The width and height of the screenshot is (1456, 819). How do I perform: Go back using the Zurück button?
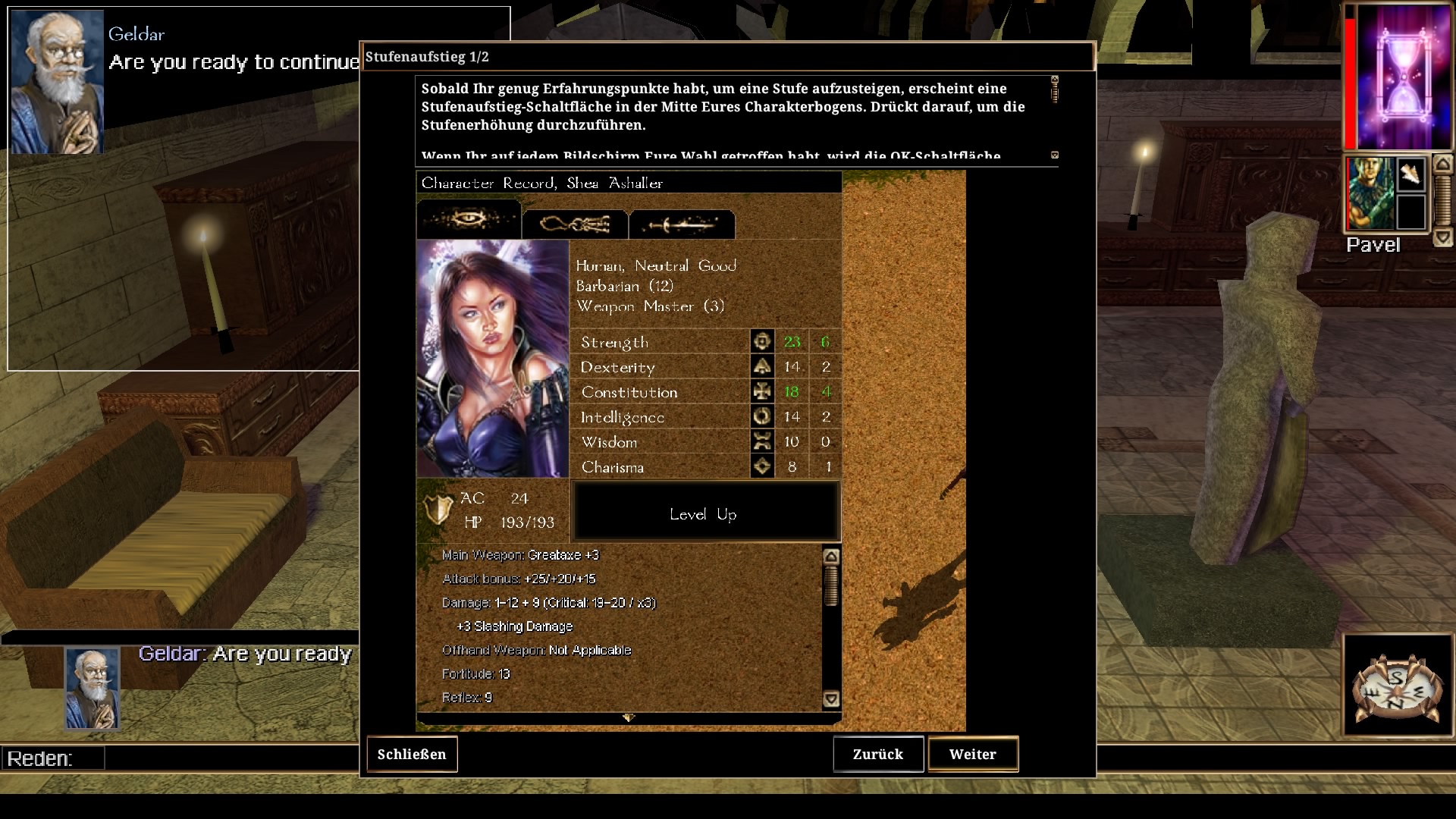[878, 755]
